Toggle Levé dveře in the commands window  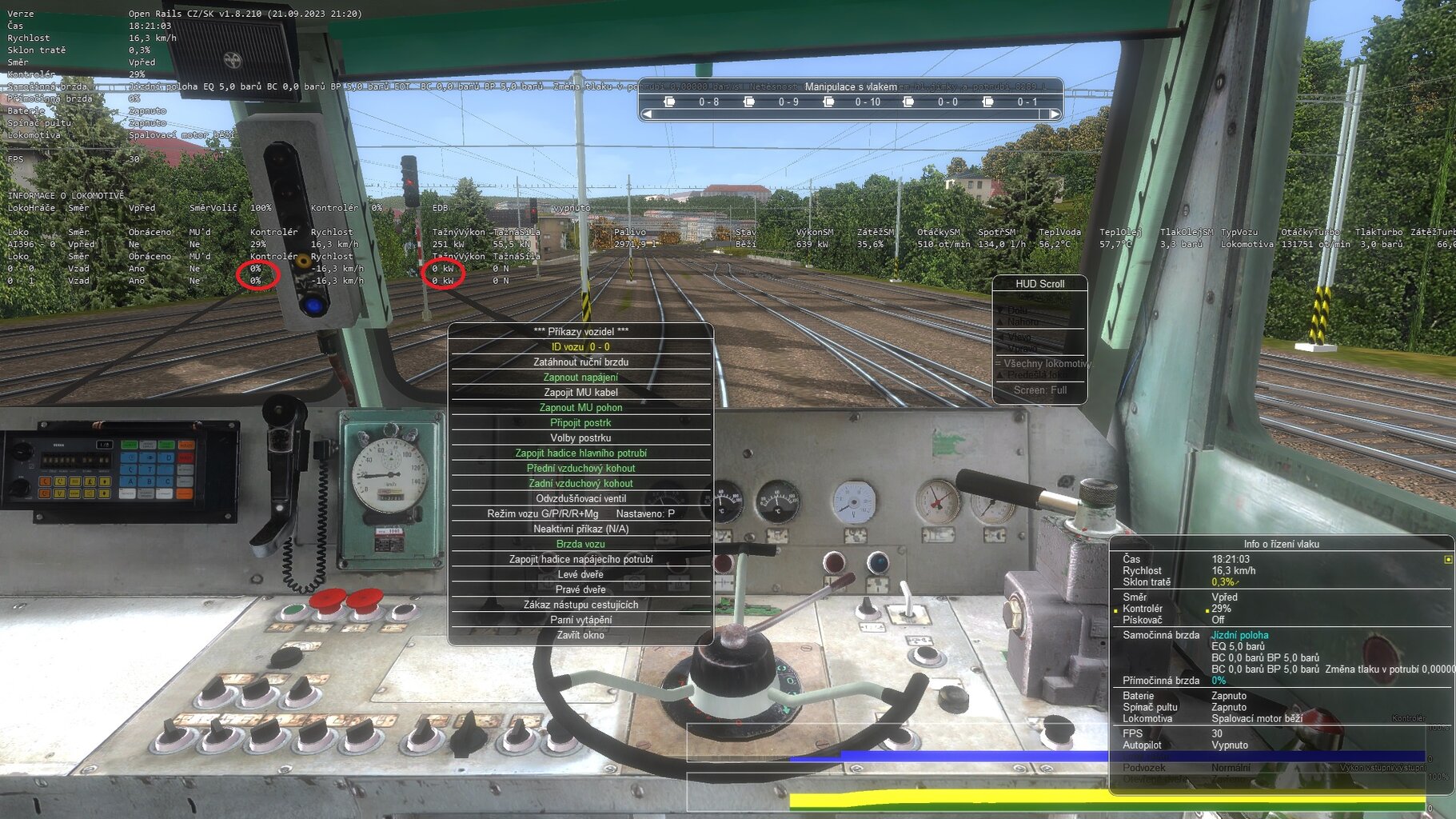tap(581, 573)
